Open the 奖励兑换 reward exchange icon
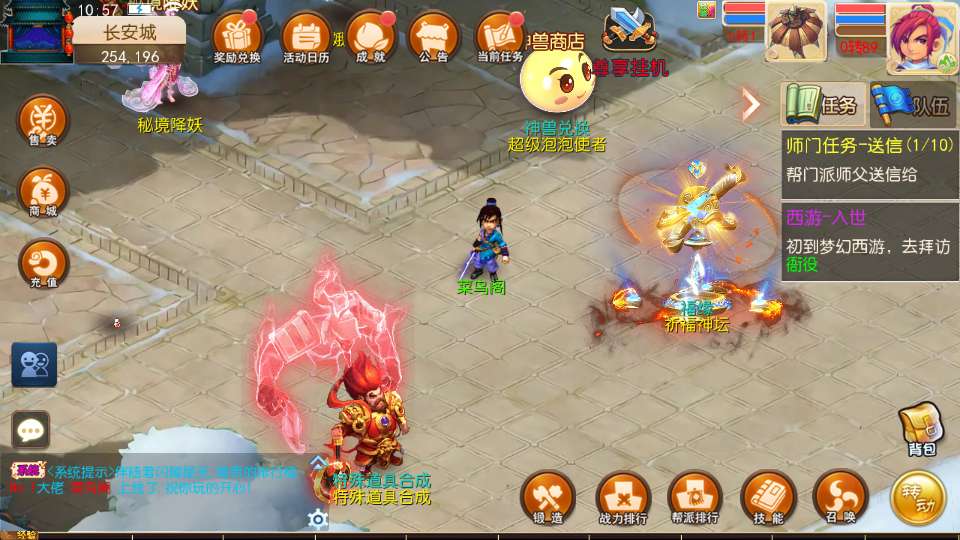960x540 pixels. [x=237, y=38]
